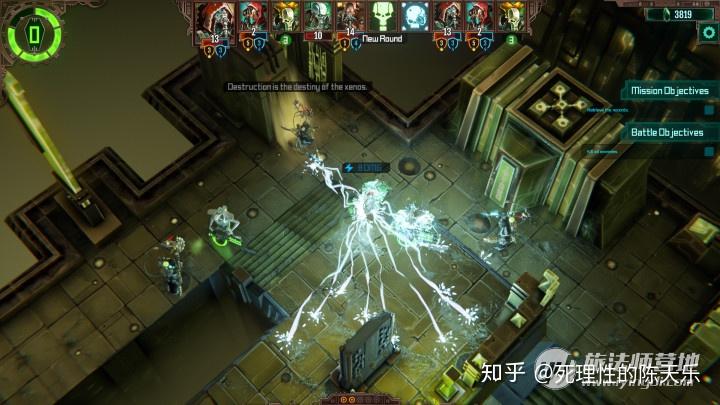Open the gear settings menu

coord(709,32)
